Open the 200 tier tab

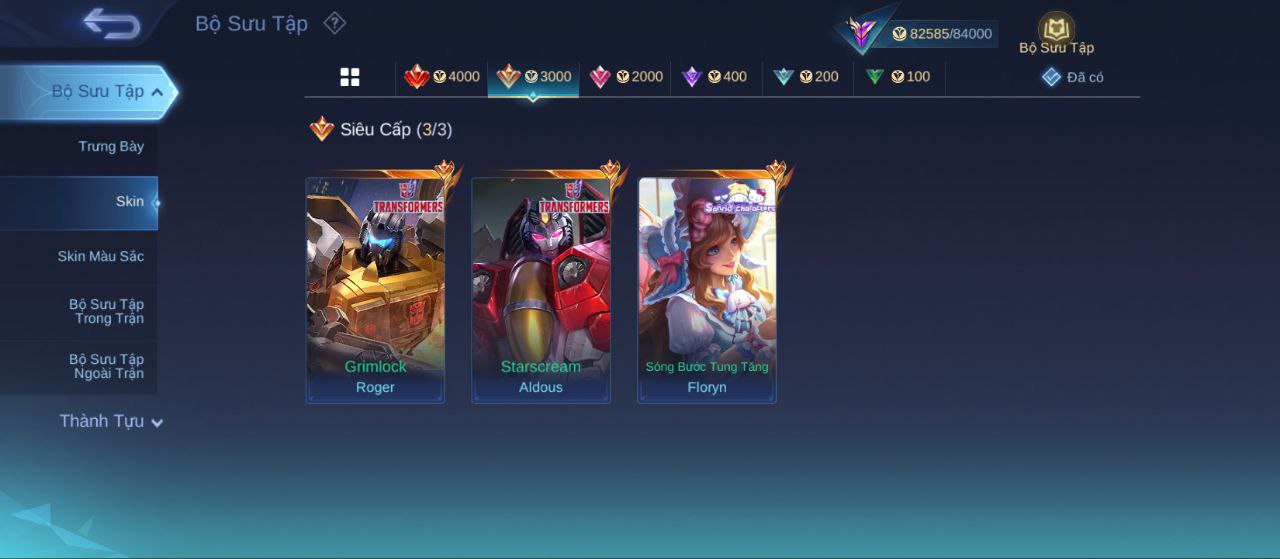tap(806, 77)
